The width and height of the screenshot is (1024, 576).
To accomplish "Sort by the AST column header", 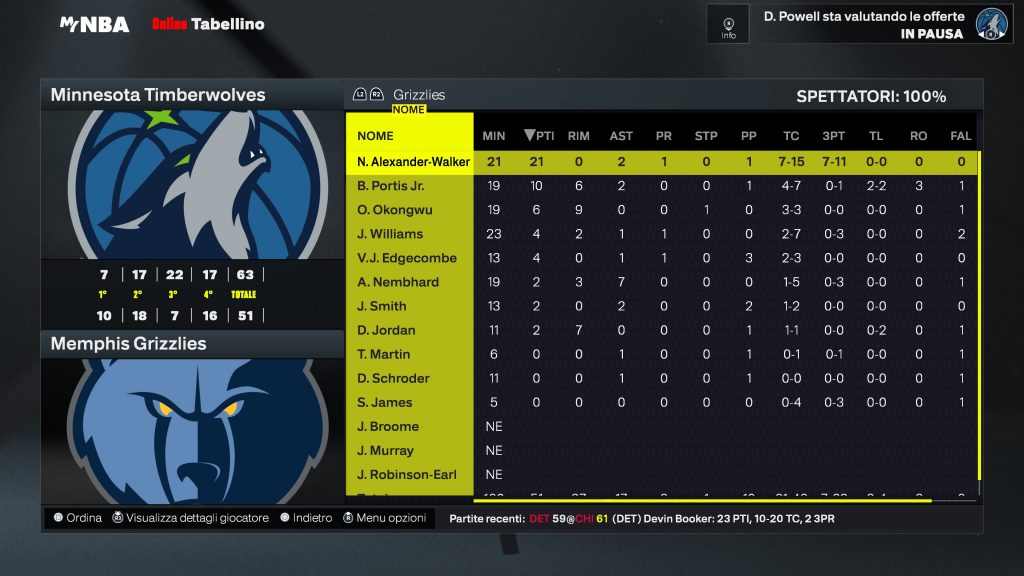I will [621, 136].
